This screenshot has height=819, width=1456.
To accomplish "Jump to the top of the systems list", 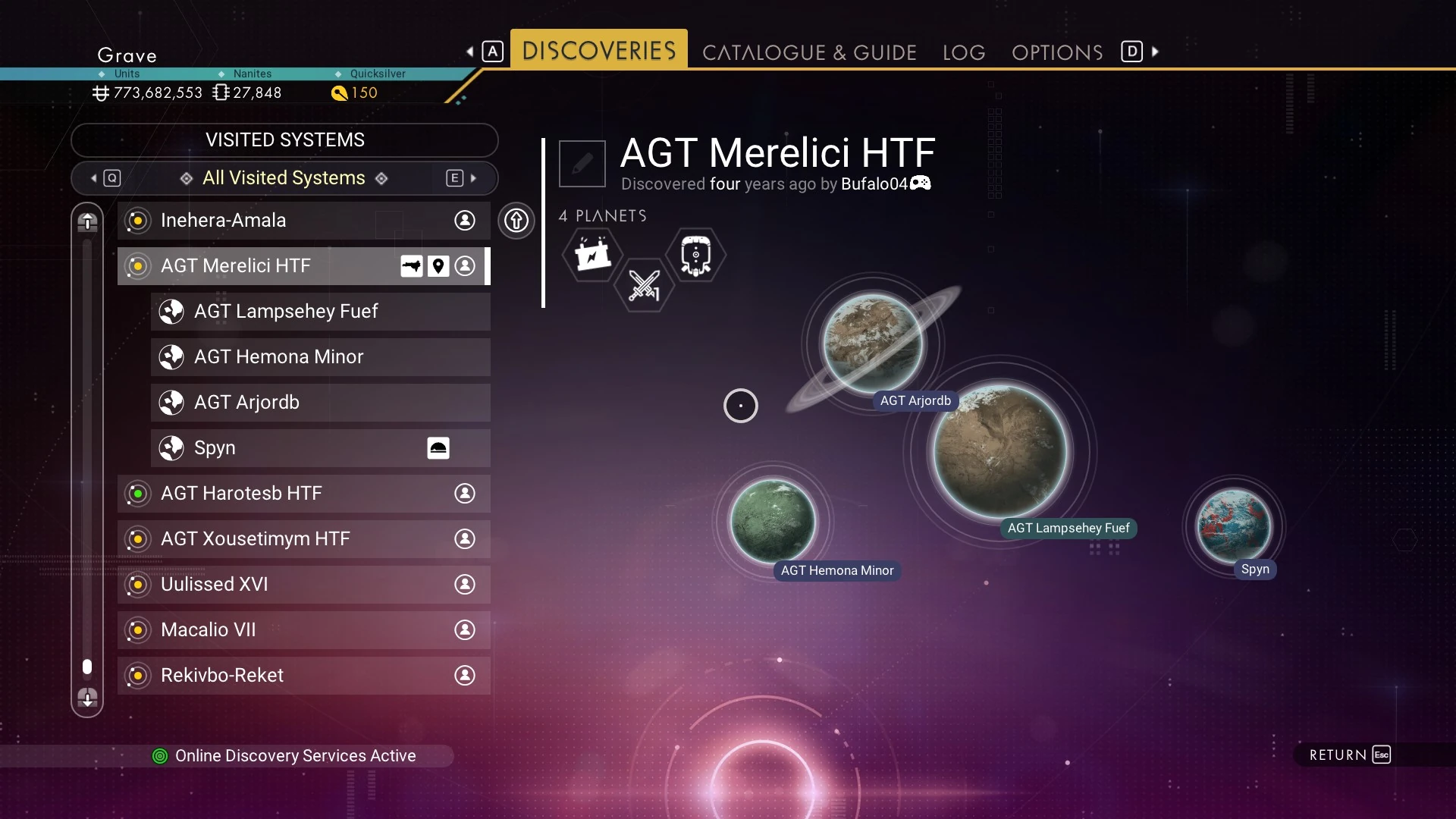I will click(x=87, y=222).
